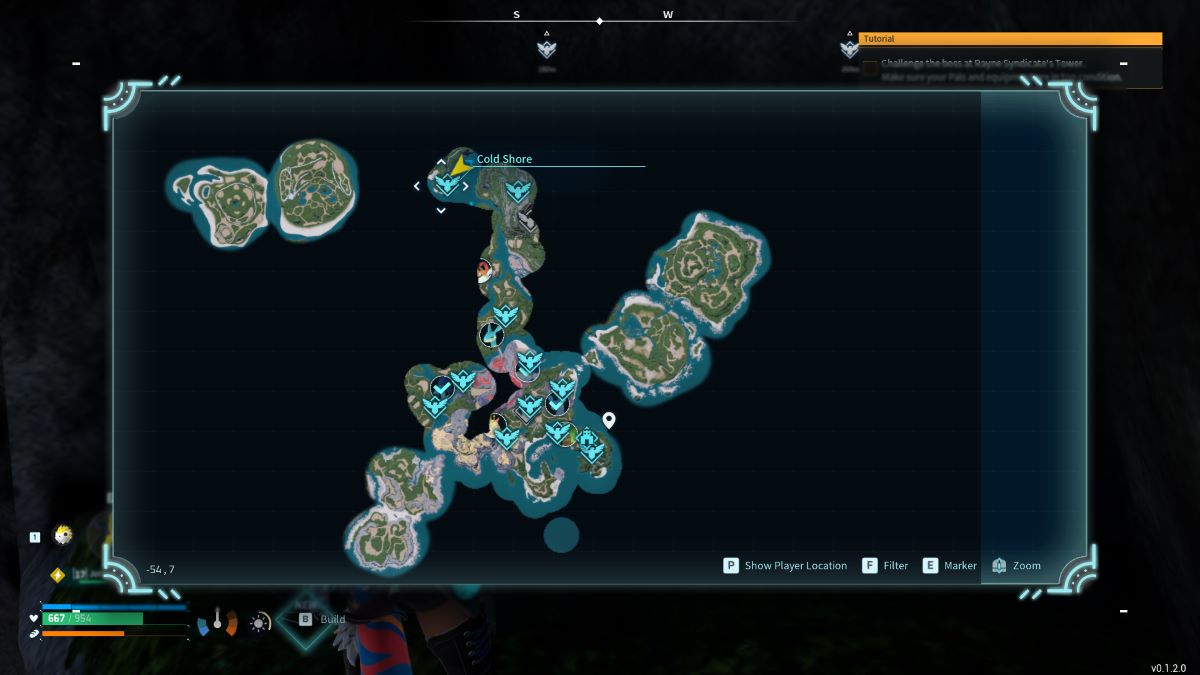This screenshot has height=675, width=1200.
Task: Choose the fast travel statue east of Cold Shore
Action: tap(517, 190)
